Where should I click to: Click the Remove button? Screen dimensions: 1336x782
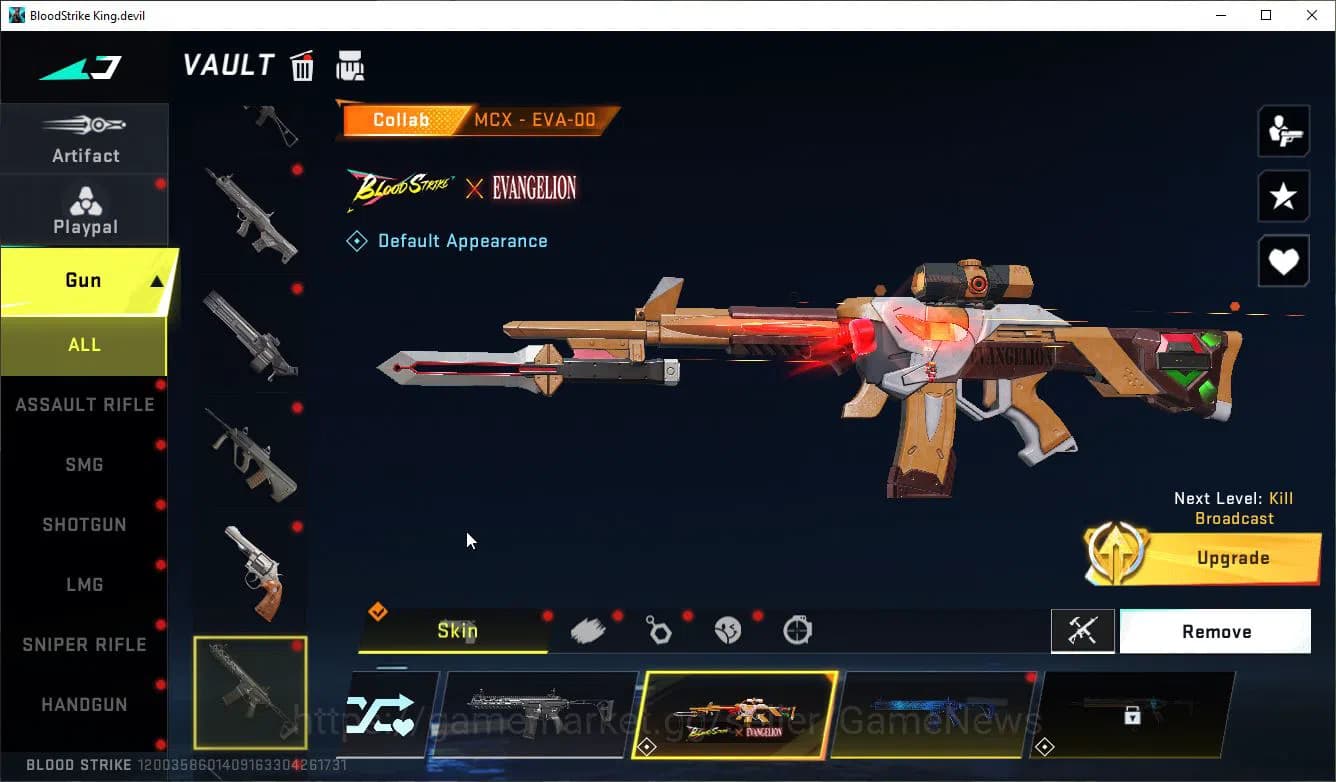1215,631
